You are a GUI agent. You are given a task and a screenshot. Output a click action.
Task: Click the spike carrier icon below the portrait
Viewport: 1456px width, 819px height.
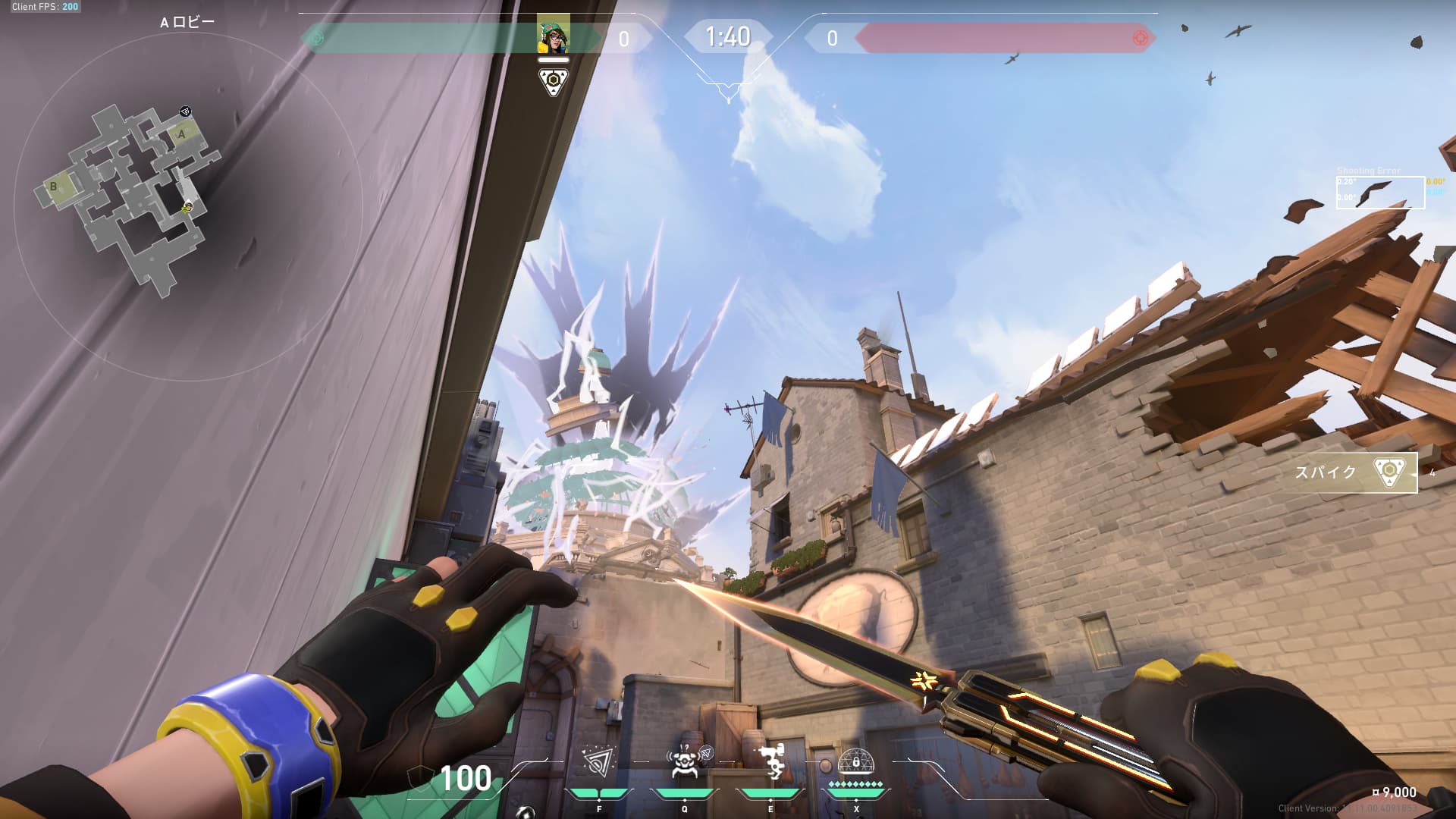[553, 82]
